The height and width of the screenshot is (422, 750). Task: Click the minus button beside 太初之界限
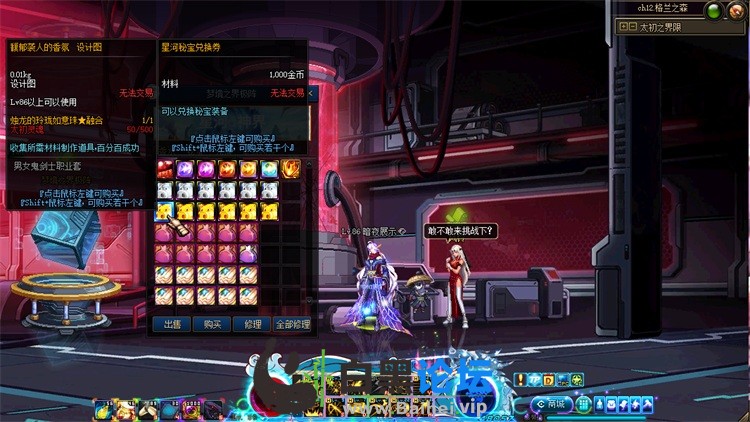pos(632,27)
